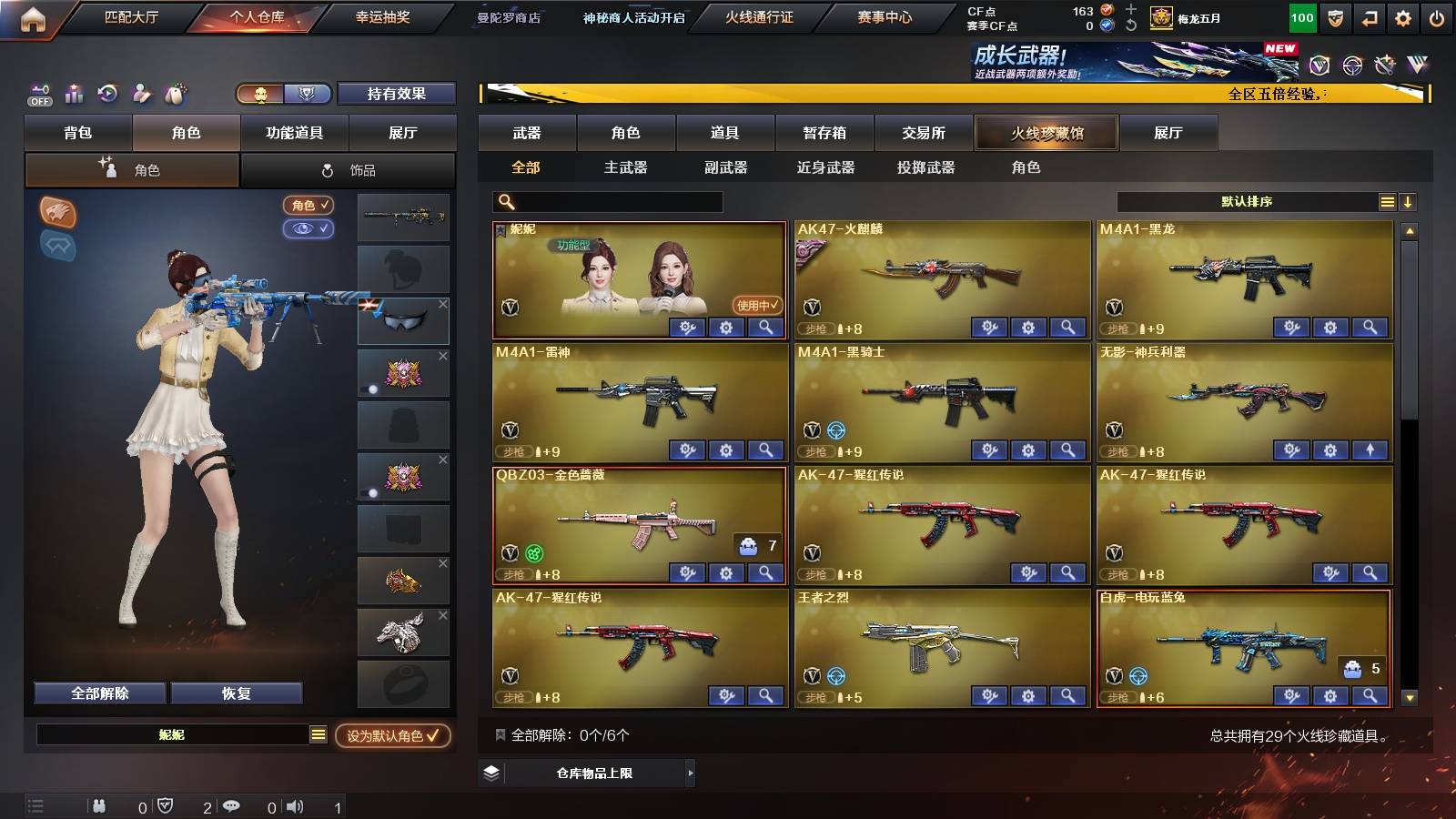Screen dimensions: 1456x819
Task: Switch to the 火线珍藏馆 tab
Action: (x=1046, y=133)
